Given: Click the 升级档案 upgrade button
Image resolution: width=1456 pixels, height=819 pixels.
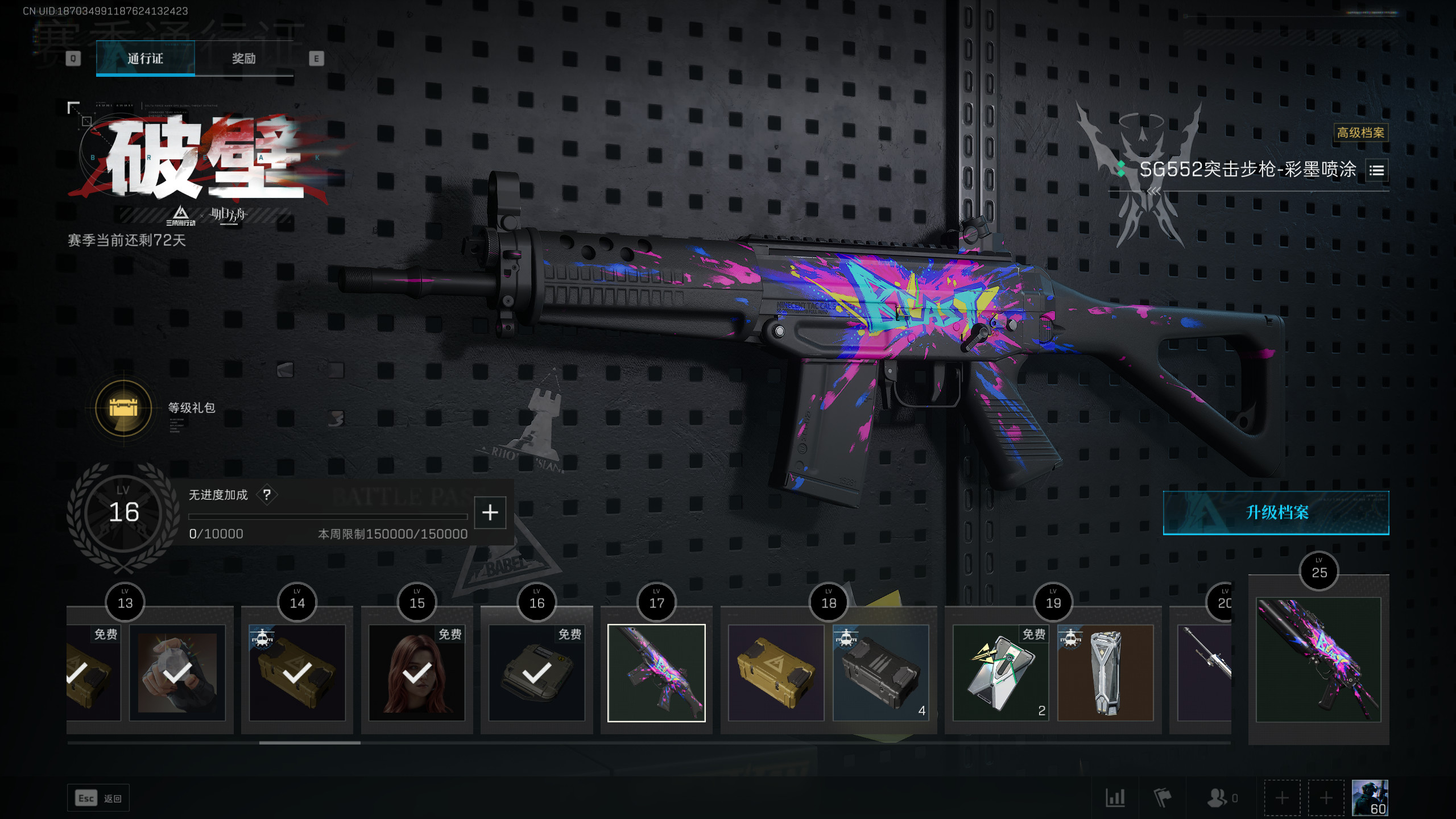Looking at the screenshot, I should [1276, 512].
